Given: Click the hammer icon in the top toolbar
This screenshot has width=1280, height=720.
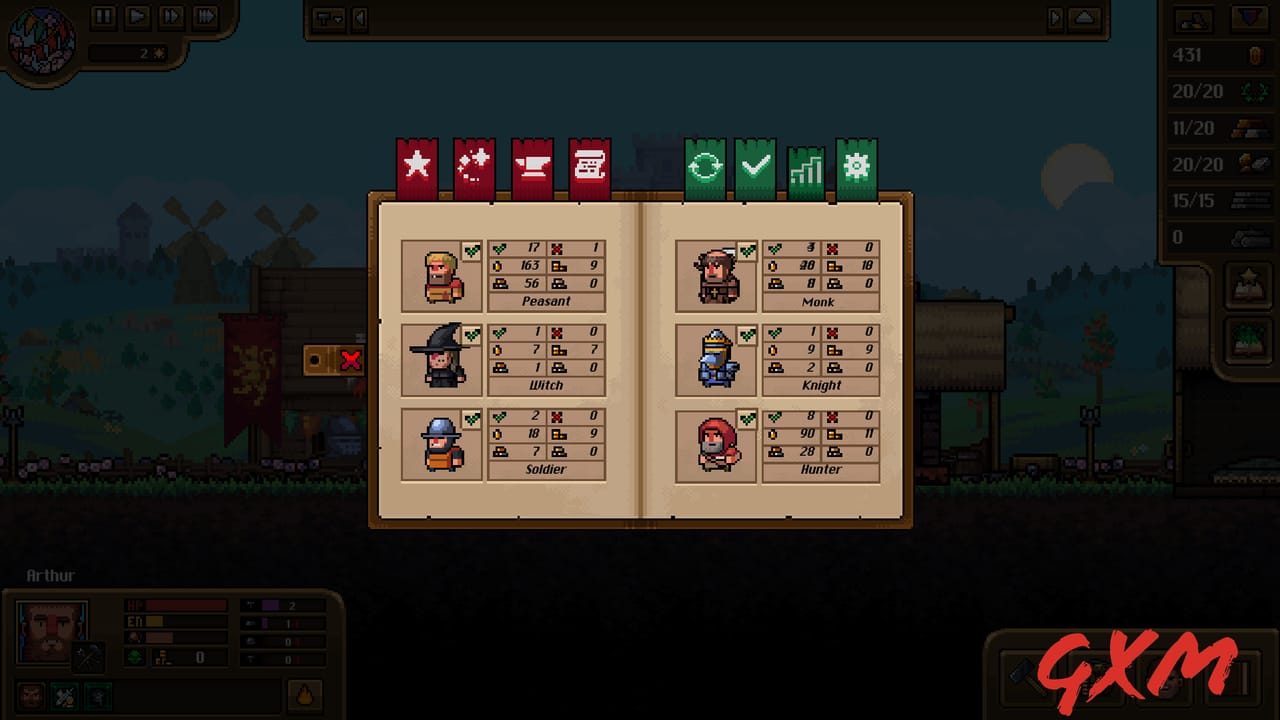Looking at the screenshot, I should click(x=324, y=20).
